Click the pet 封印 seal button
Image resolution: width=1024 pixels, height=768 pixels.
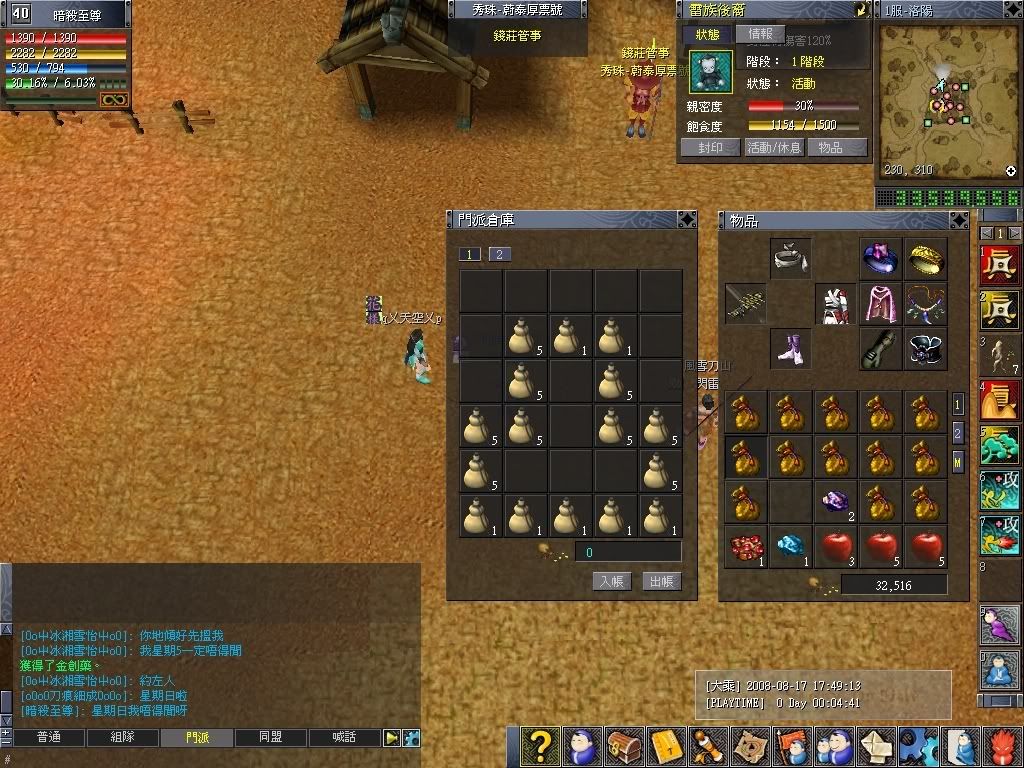pos(710,147)
